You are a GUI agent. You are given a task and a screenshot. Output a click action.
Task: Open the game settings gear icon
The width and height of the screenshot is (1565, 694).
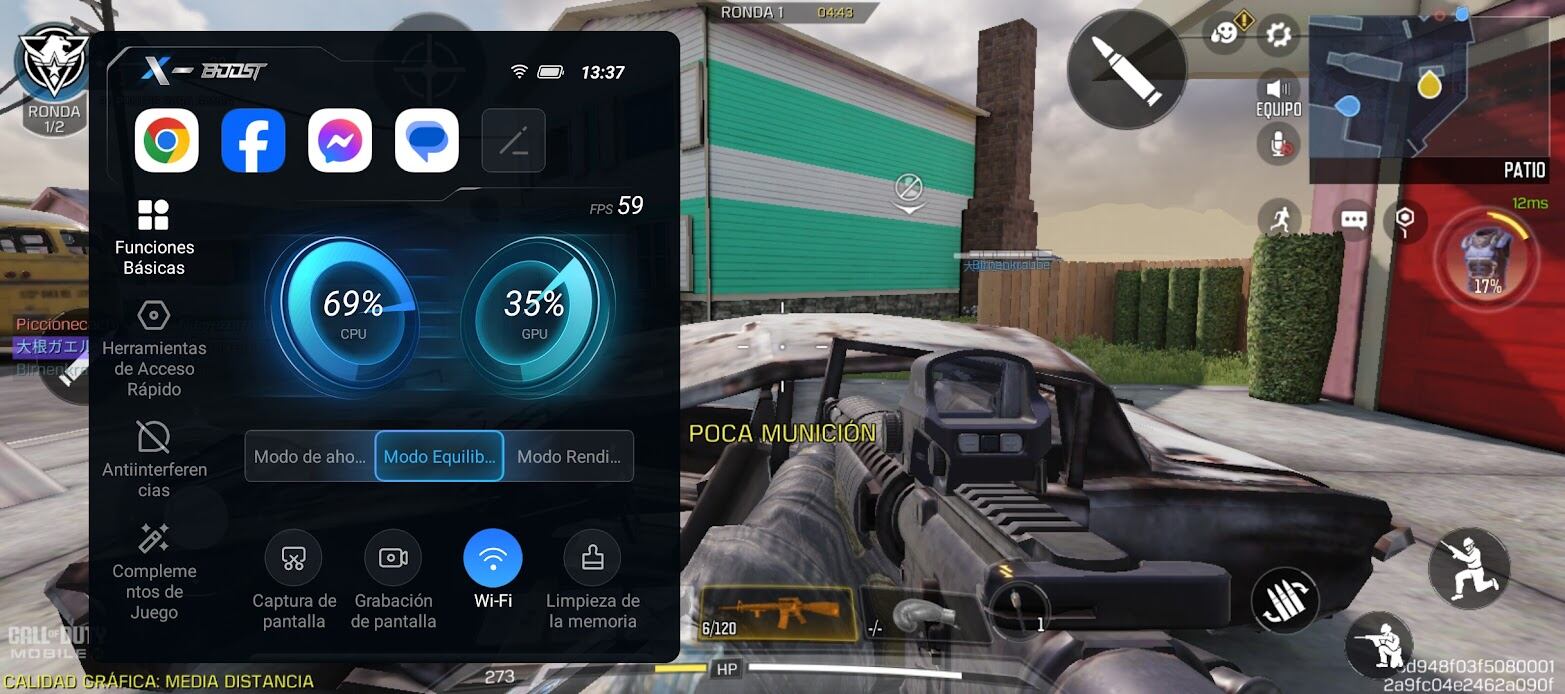click(x=1277, y=36)
